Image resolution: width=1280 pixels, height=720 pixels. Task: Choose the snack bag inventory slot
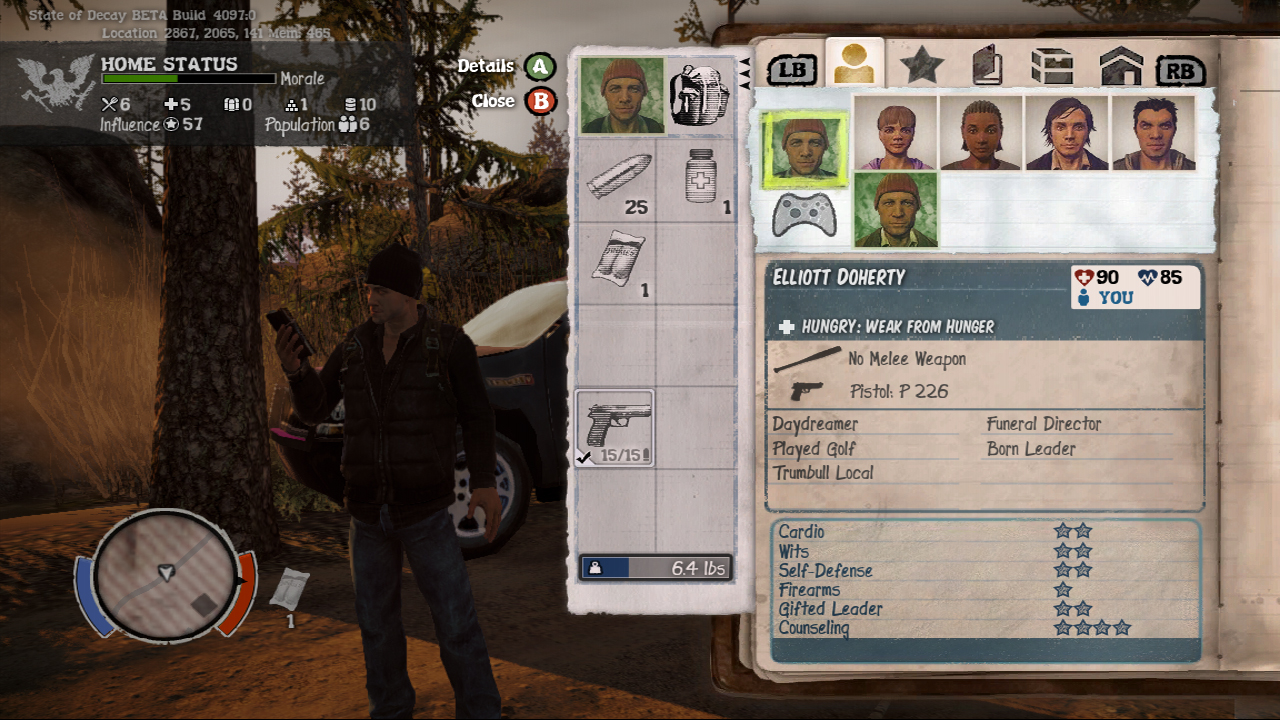617,264
